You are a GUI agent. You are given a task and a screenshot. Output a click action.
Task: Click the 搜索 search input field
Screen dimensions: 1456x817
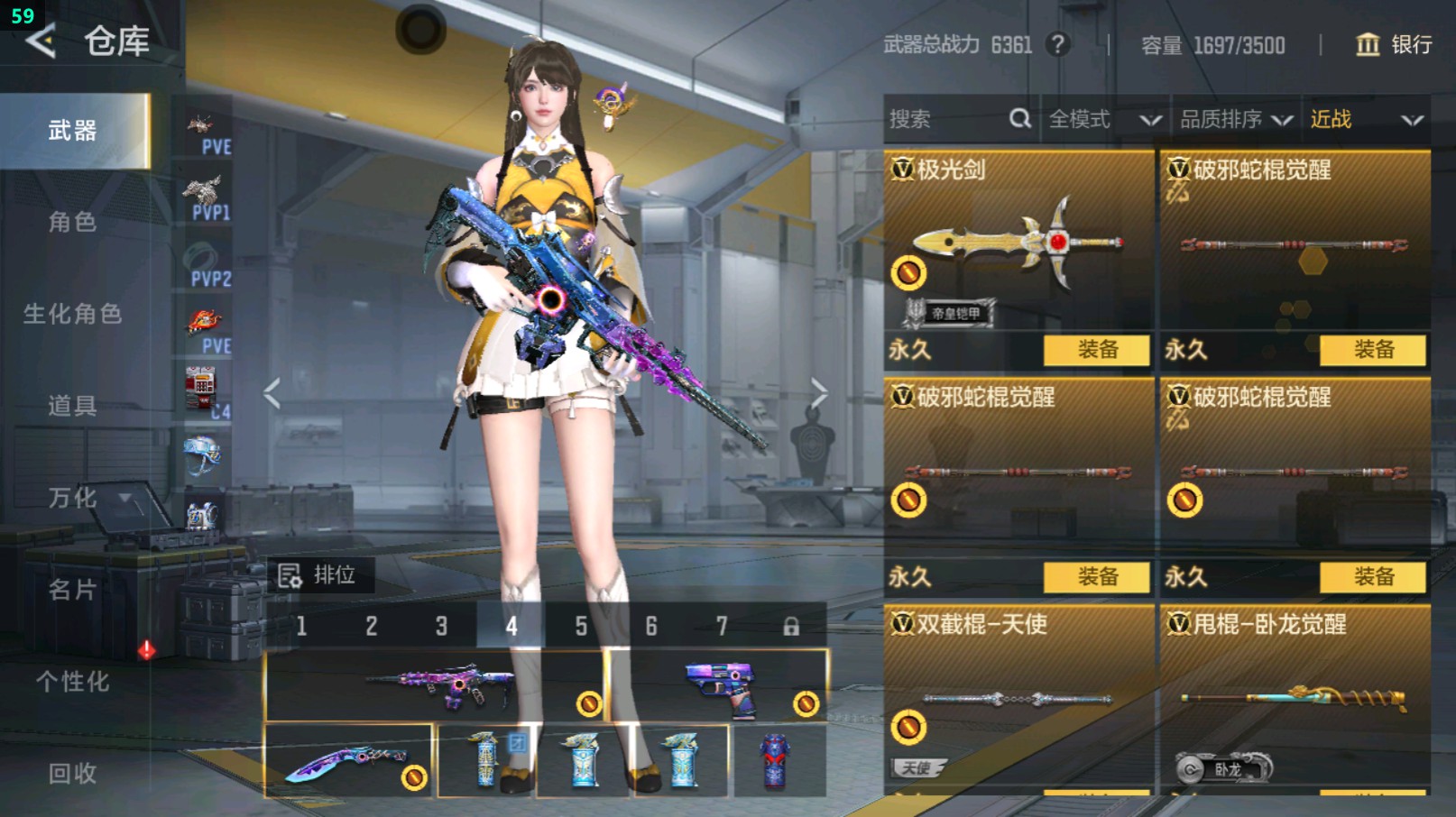[938, 118]
